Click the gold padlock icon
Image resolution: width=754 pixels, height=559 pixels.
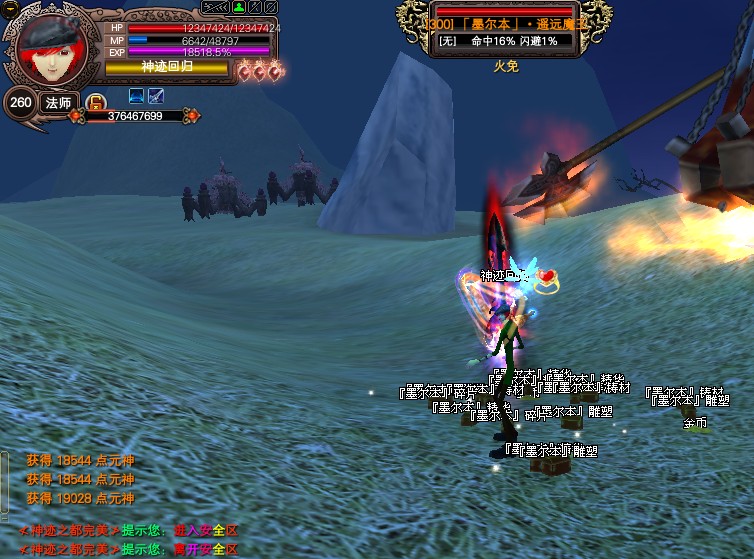point(96,100)
